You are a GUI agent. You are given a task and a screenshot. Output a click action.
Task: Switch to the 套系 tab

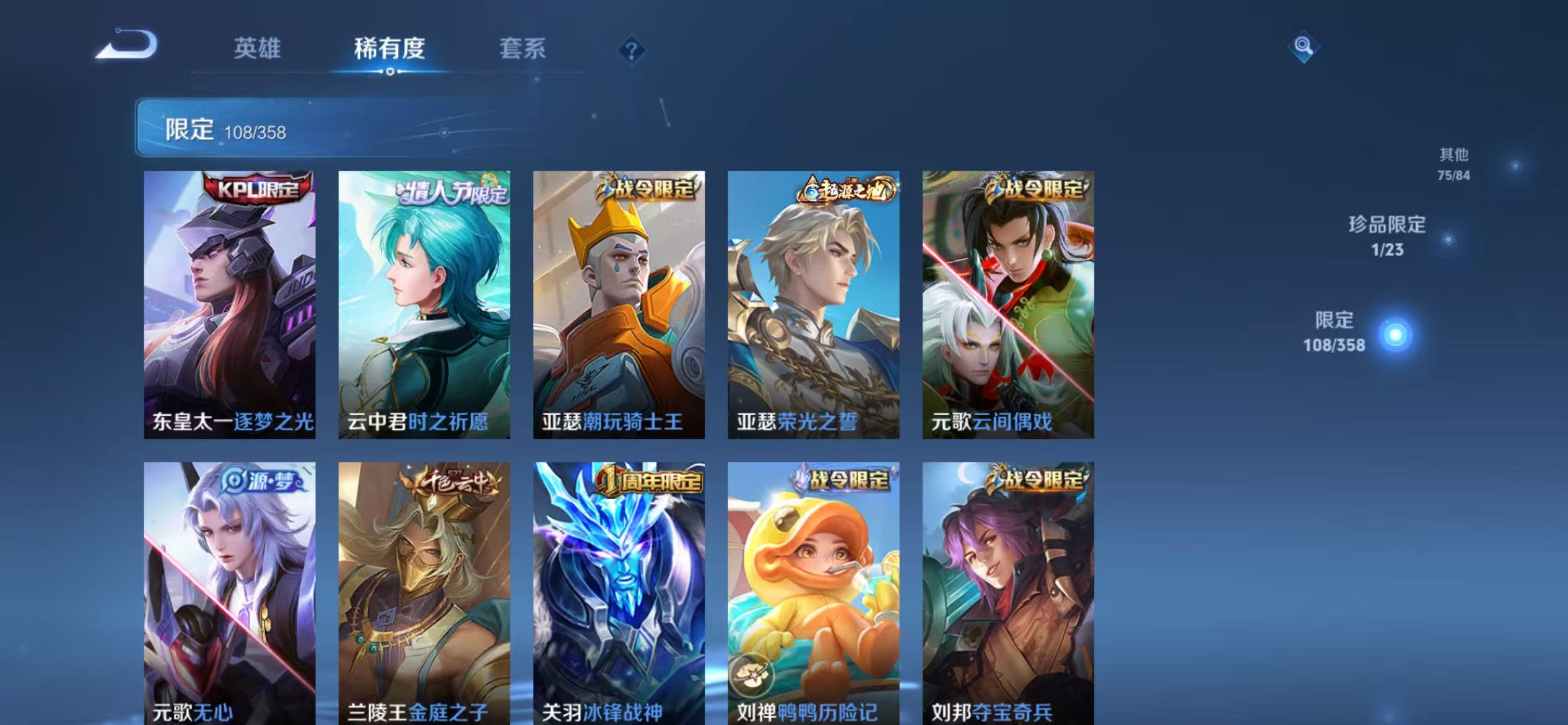pos(523,50)
